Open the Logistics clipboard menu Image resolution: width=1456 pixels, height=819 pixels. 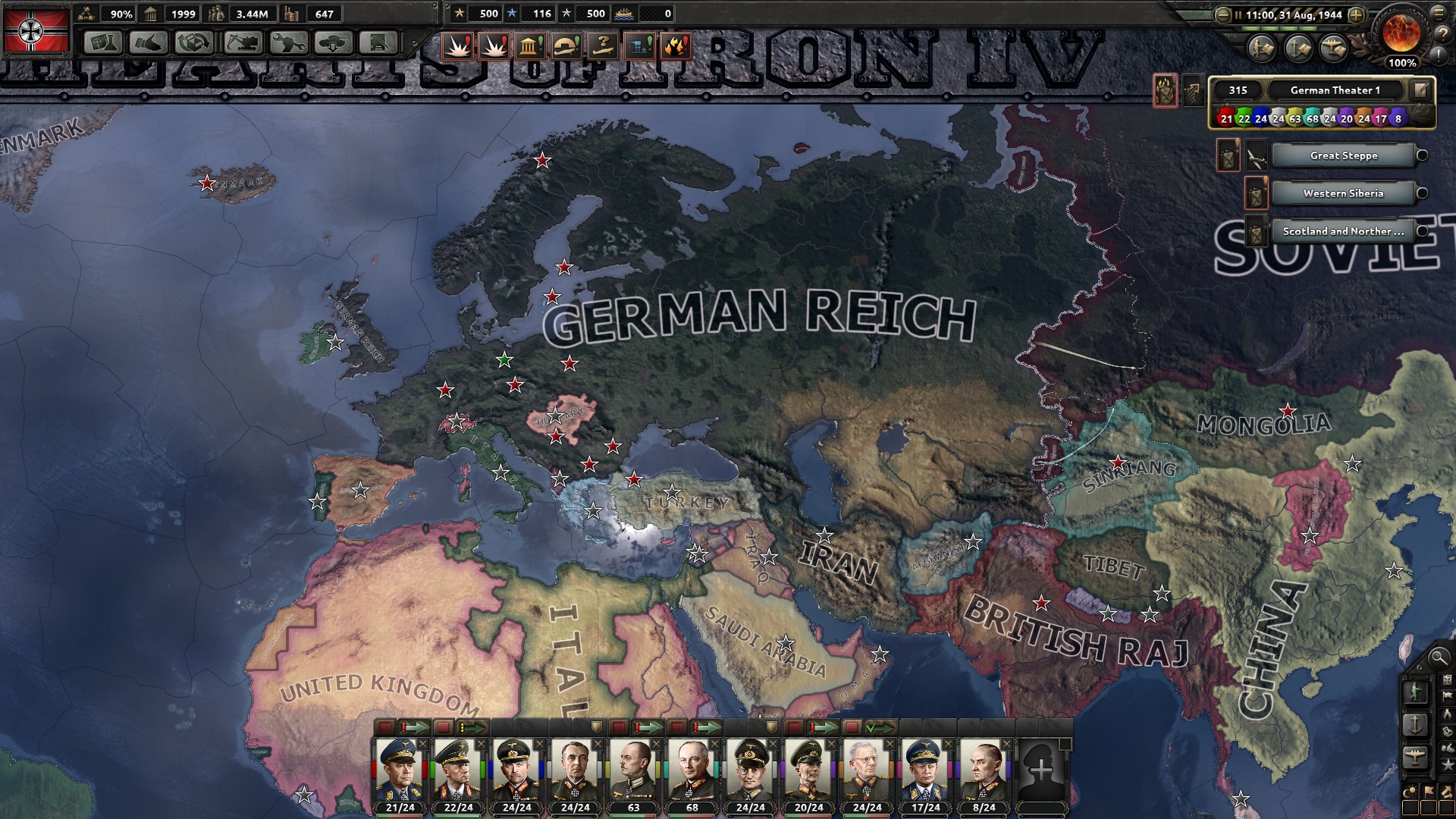(x=378, y=42)
